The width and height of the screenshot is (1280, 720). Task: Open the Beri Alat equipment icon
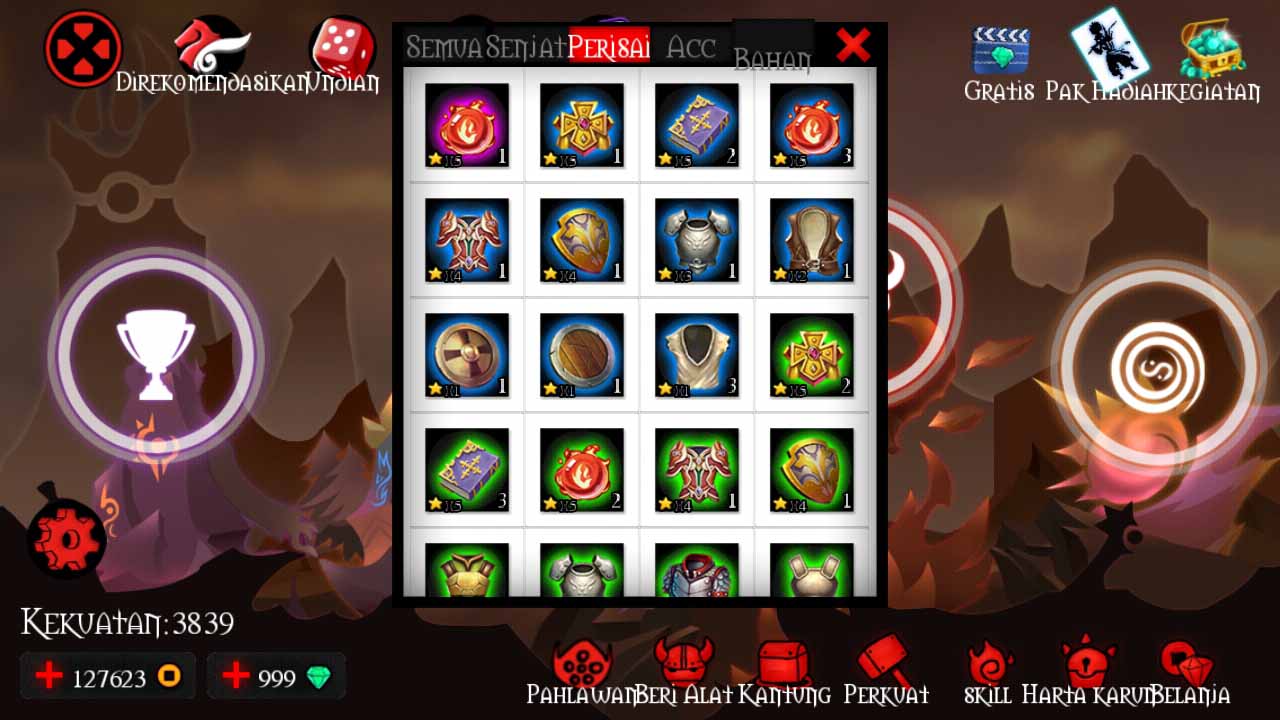click(x=679, y=660)
